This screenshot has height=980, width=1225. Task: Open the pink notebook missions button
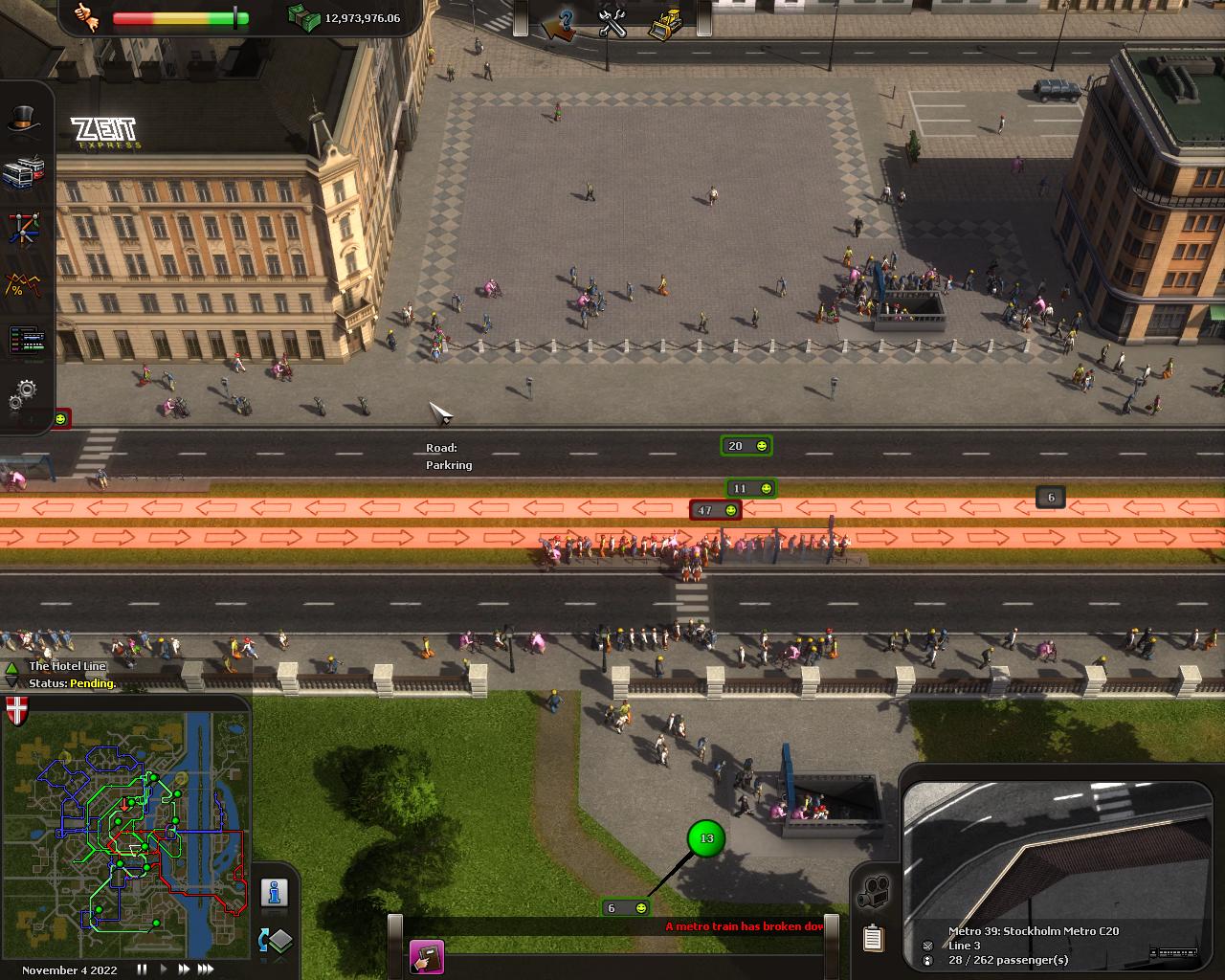point(426,957)
